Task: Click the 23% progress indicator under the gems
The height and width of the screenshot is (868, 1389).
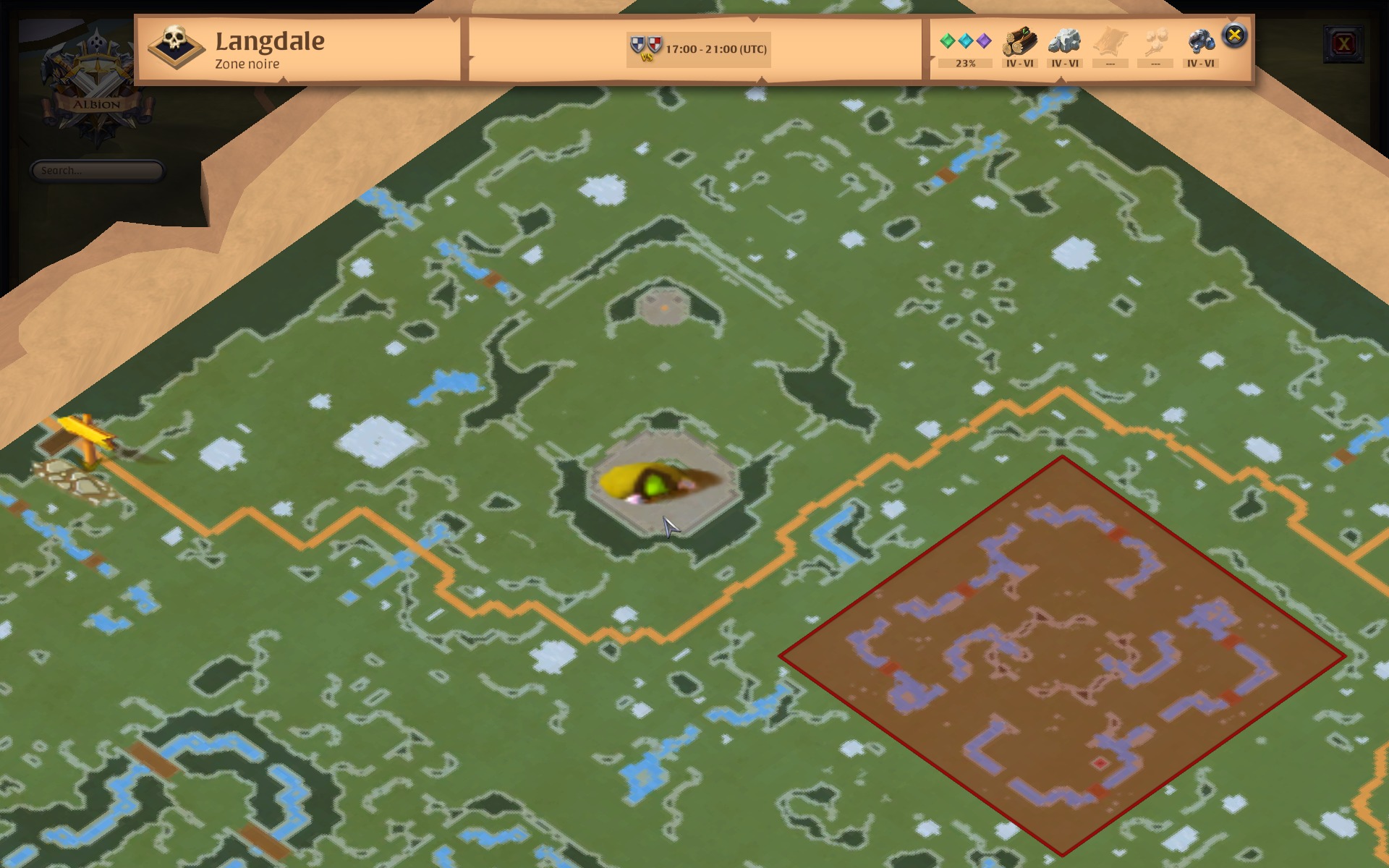Action: coord(965,64)
